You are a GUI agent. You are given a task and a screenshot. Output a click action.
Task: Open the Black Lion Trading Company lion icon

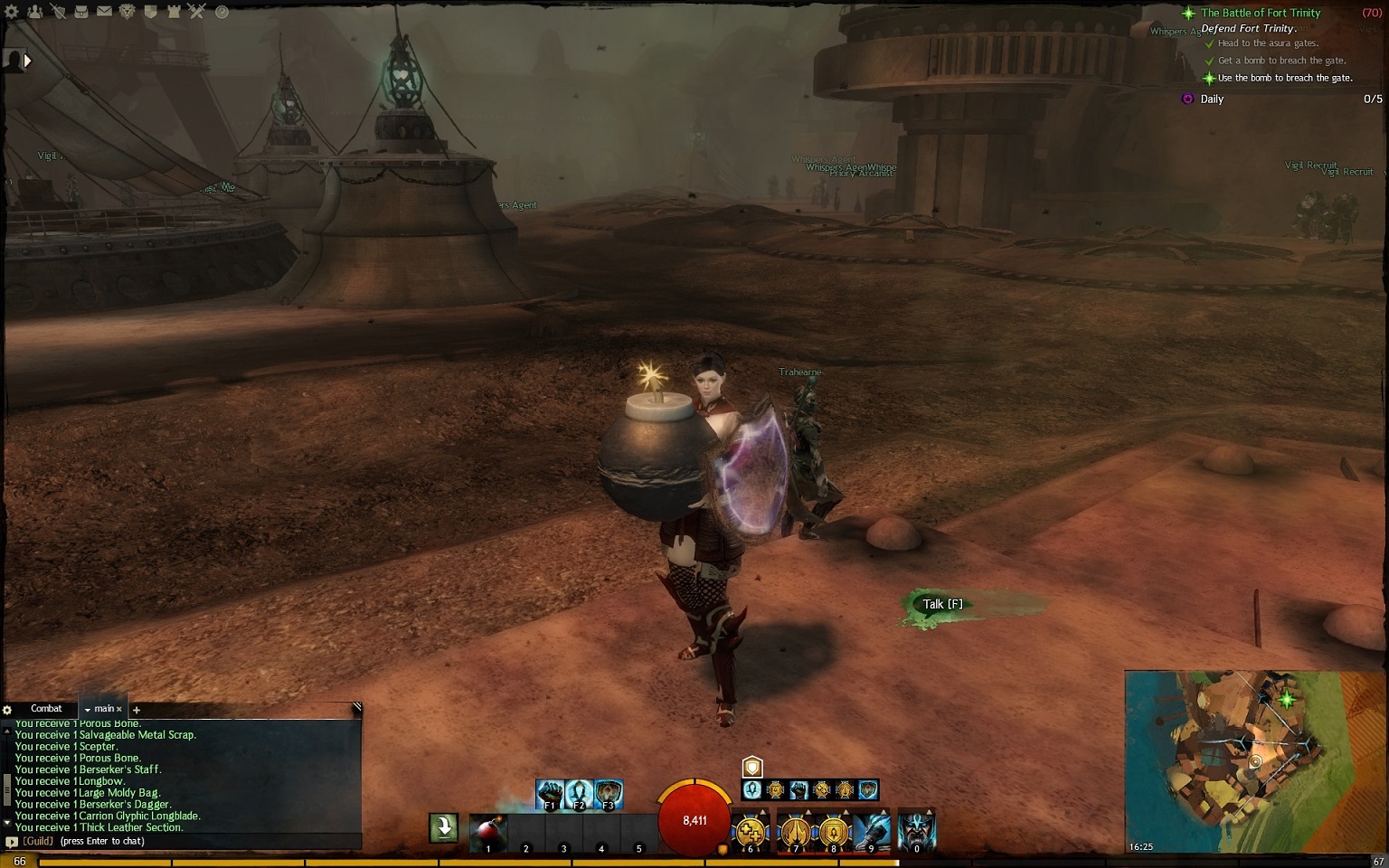tap(127, 12)
